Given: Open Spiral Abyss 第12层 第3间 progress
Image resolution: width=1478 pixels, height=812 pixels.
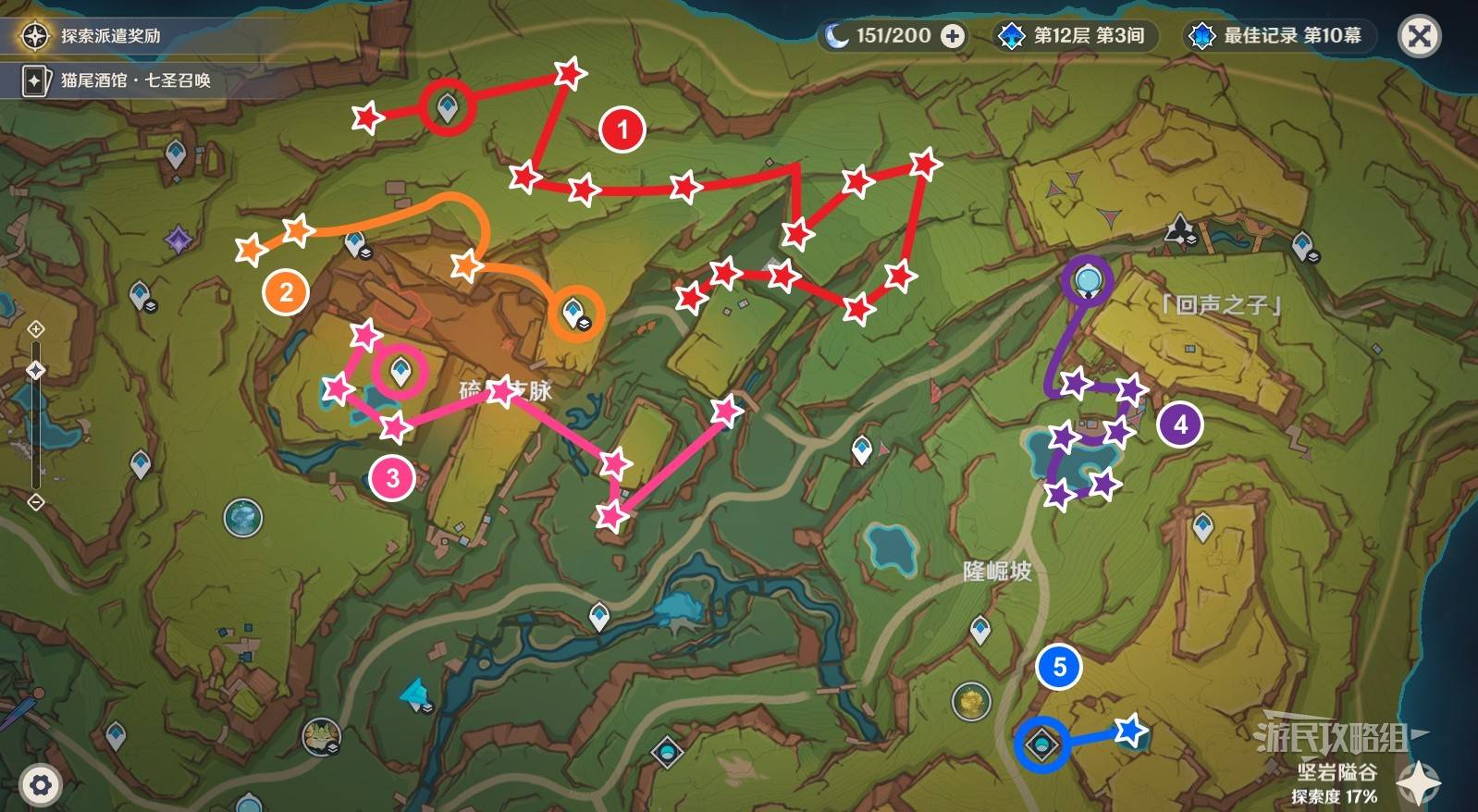Looking at the screenshot, I should point(1073,36).
